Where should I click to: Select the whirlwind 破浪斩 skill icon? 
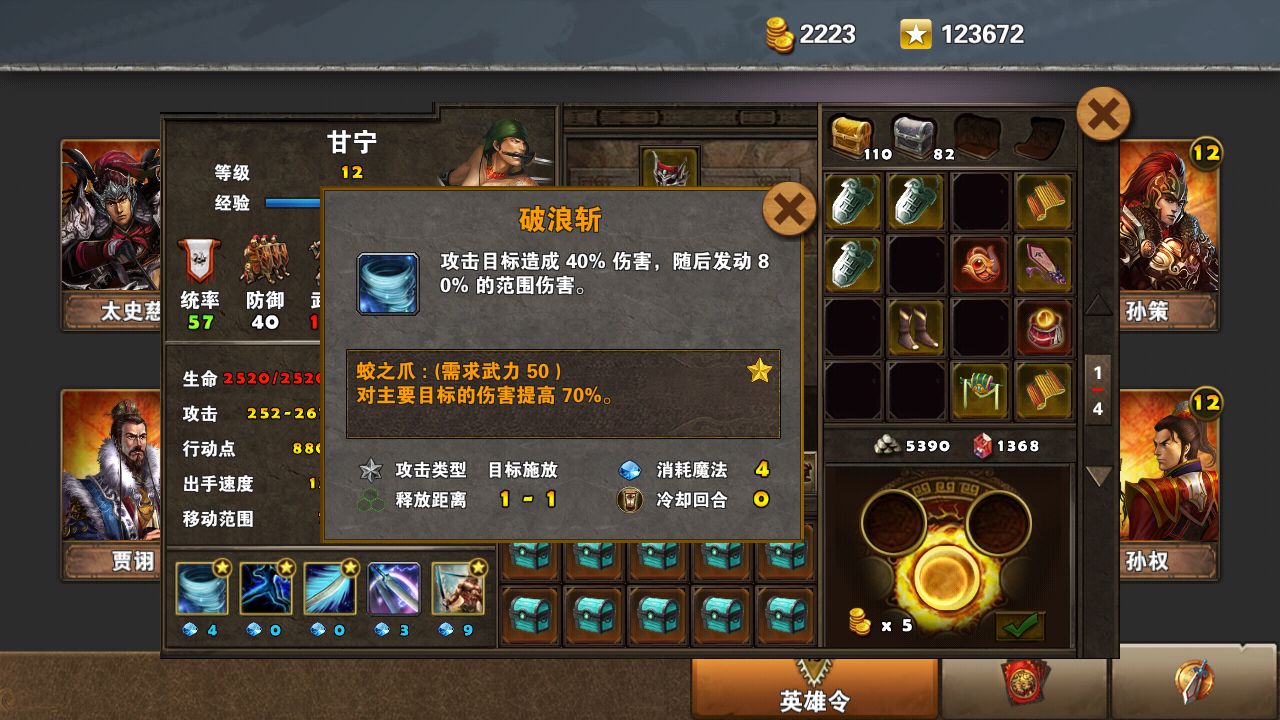pos(202,588)
